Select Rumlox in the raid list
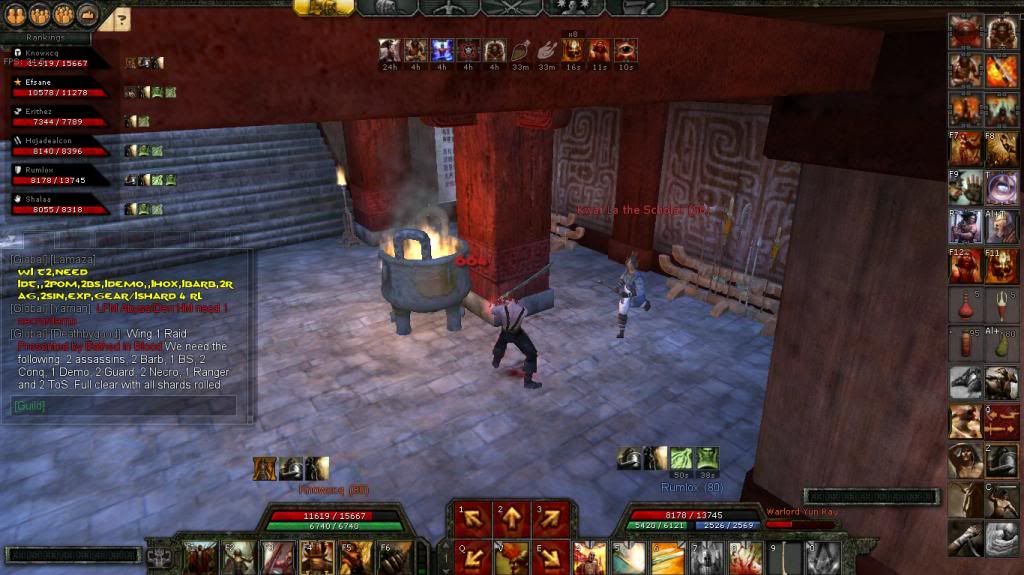1024x575 pixels. click(x=60, y=175)
